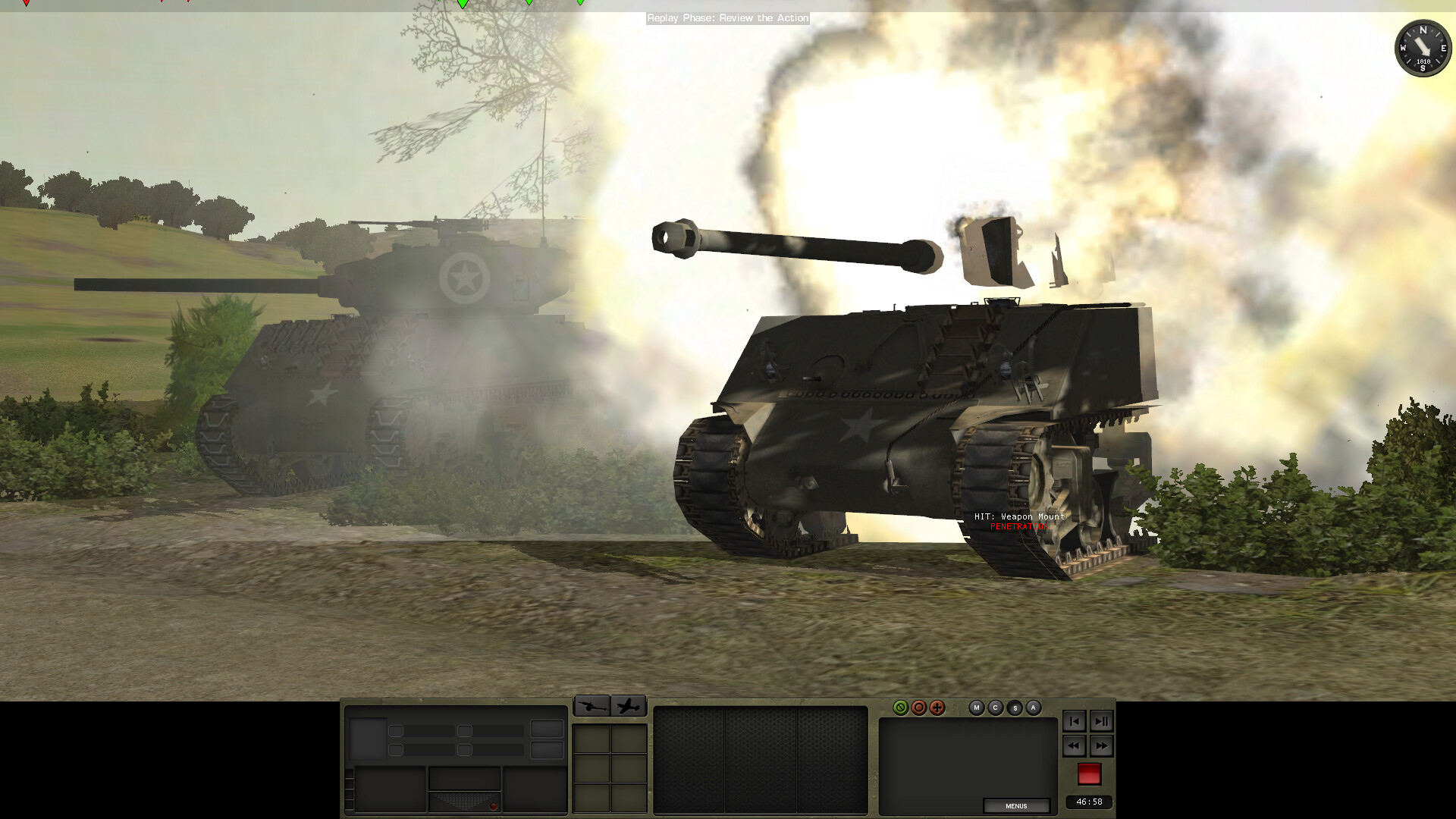Open the MENUS panel
The height and width of the screenshot is (819, 1456).
pyautogui.click(x=1016, y=806)
